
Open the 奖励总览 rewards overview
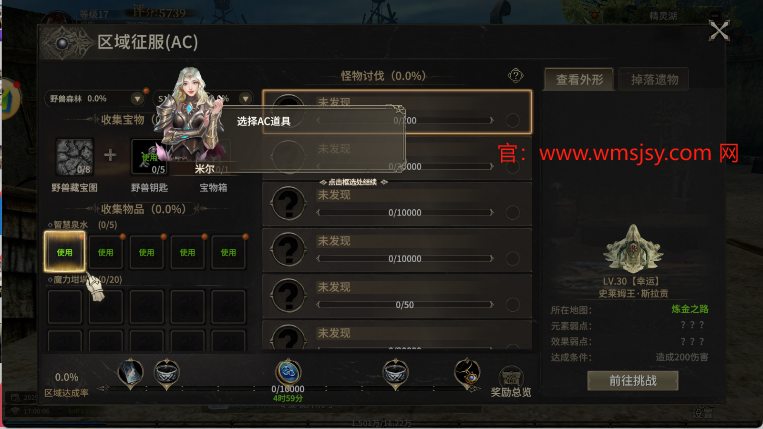[x=511, y=380]
